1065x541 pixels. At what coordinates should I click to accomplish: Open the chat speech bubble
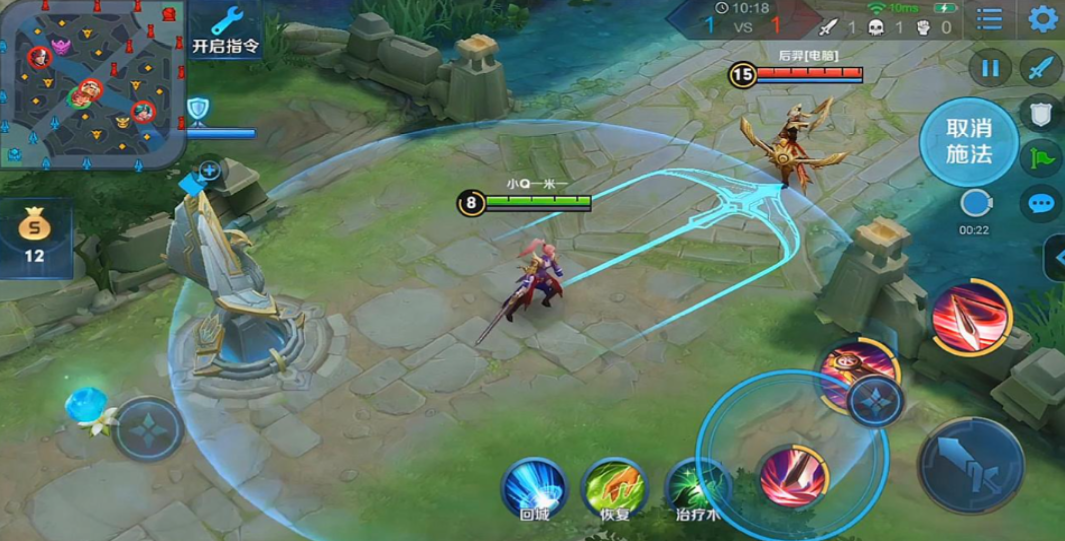click(1041, 204)
